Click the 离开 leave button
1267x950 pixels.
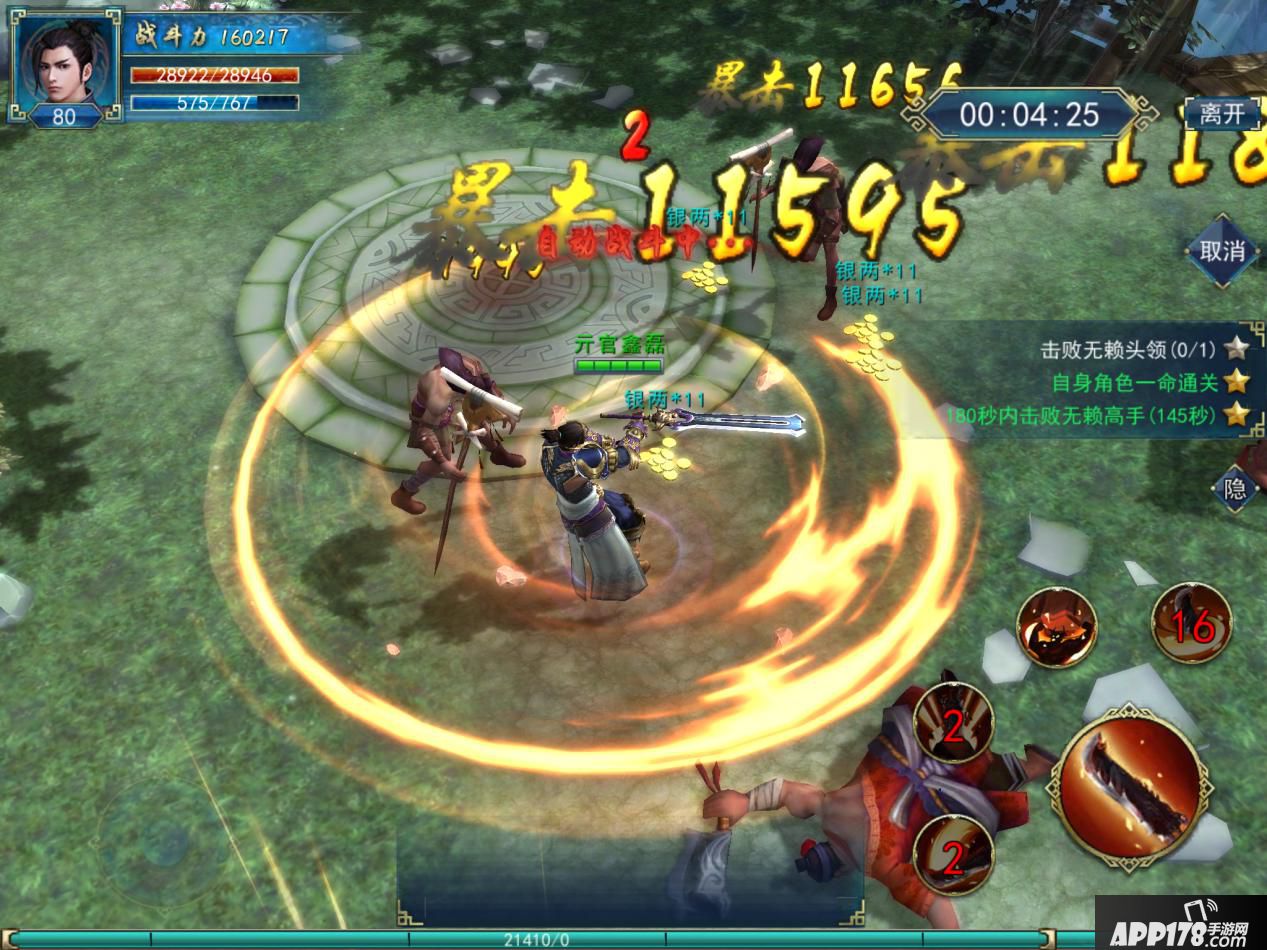1221,114
